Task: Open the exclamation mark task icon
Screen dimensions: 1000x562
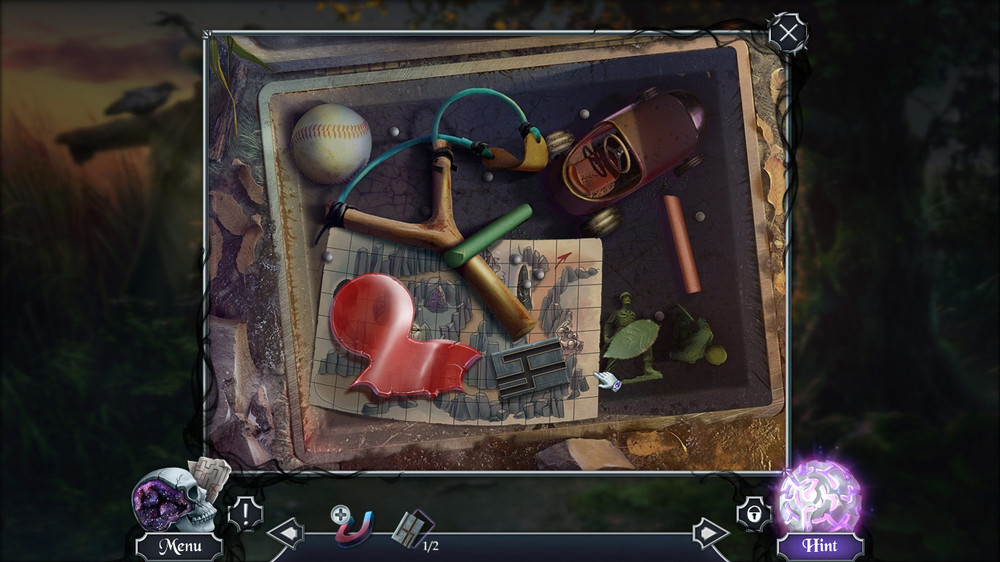Action: (246, 514)
